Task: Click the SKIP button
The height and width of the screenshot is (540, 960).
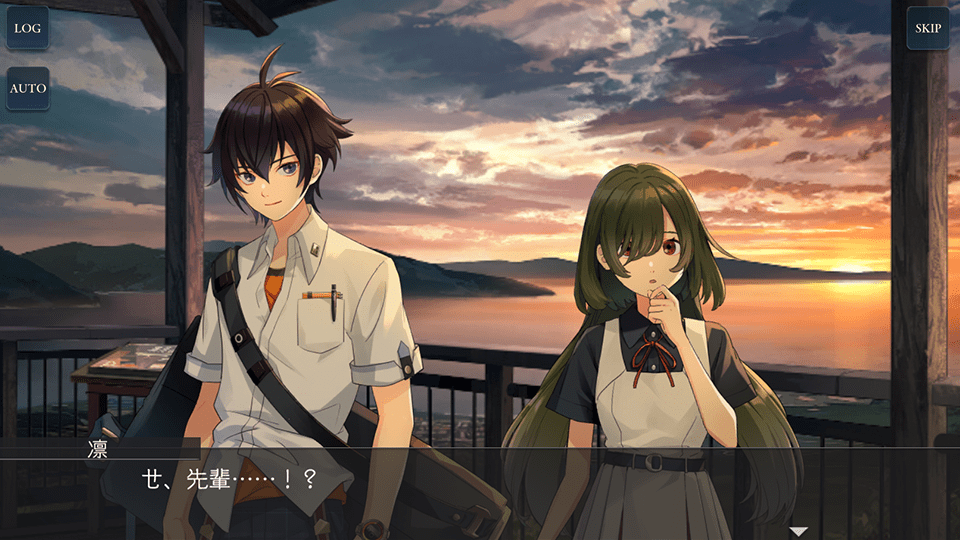Action: coord(928,28)
